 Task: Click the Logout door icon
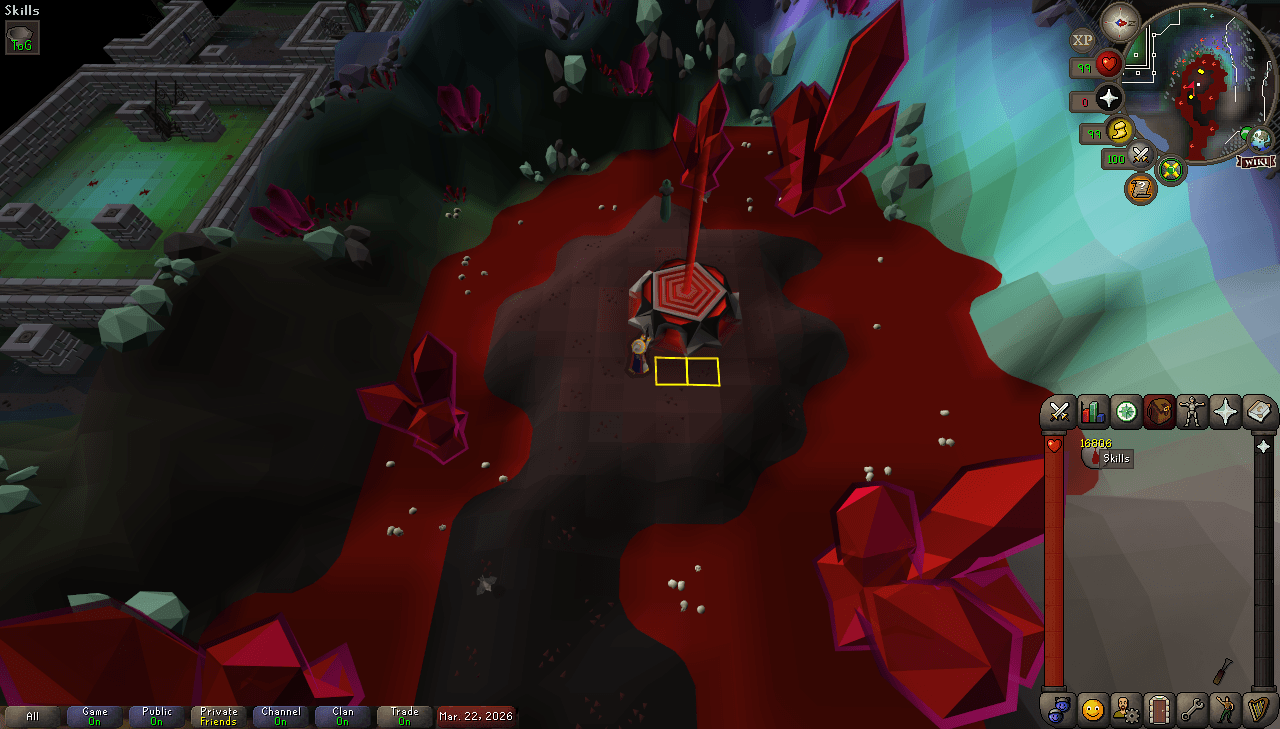pyautogui.click(x=1158, y=710)
